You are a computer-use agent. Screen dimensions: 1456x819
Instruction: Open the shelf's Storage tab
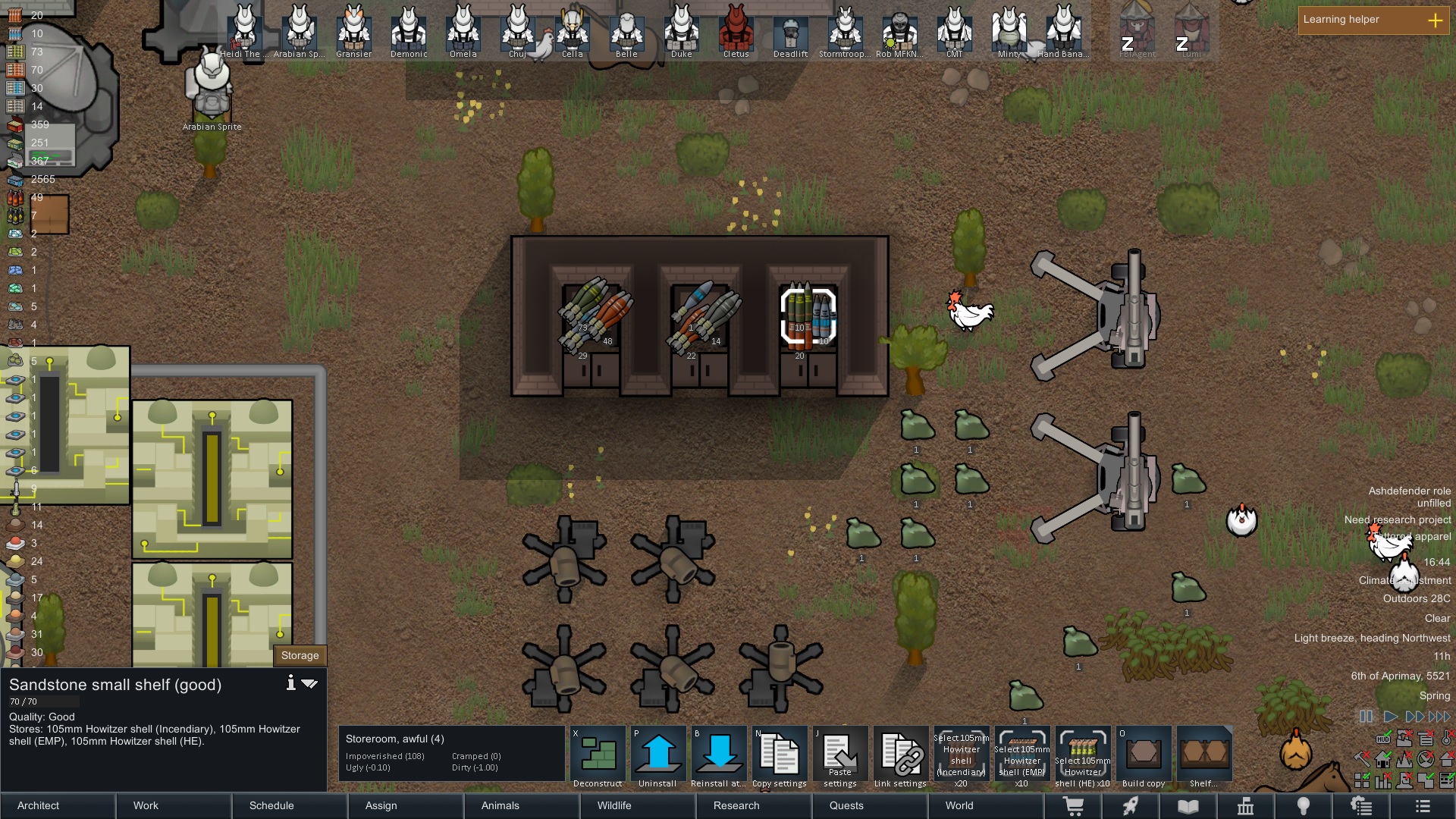click(300, 655)
